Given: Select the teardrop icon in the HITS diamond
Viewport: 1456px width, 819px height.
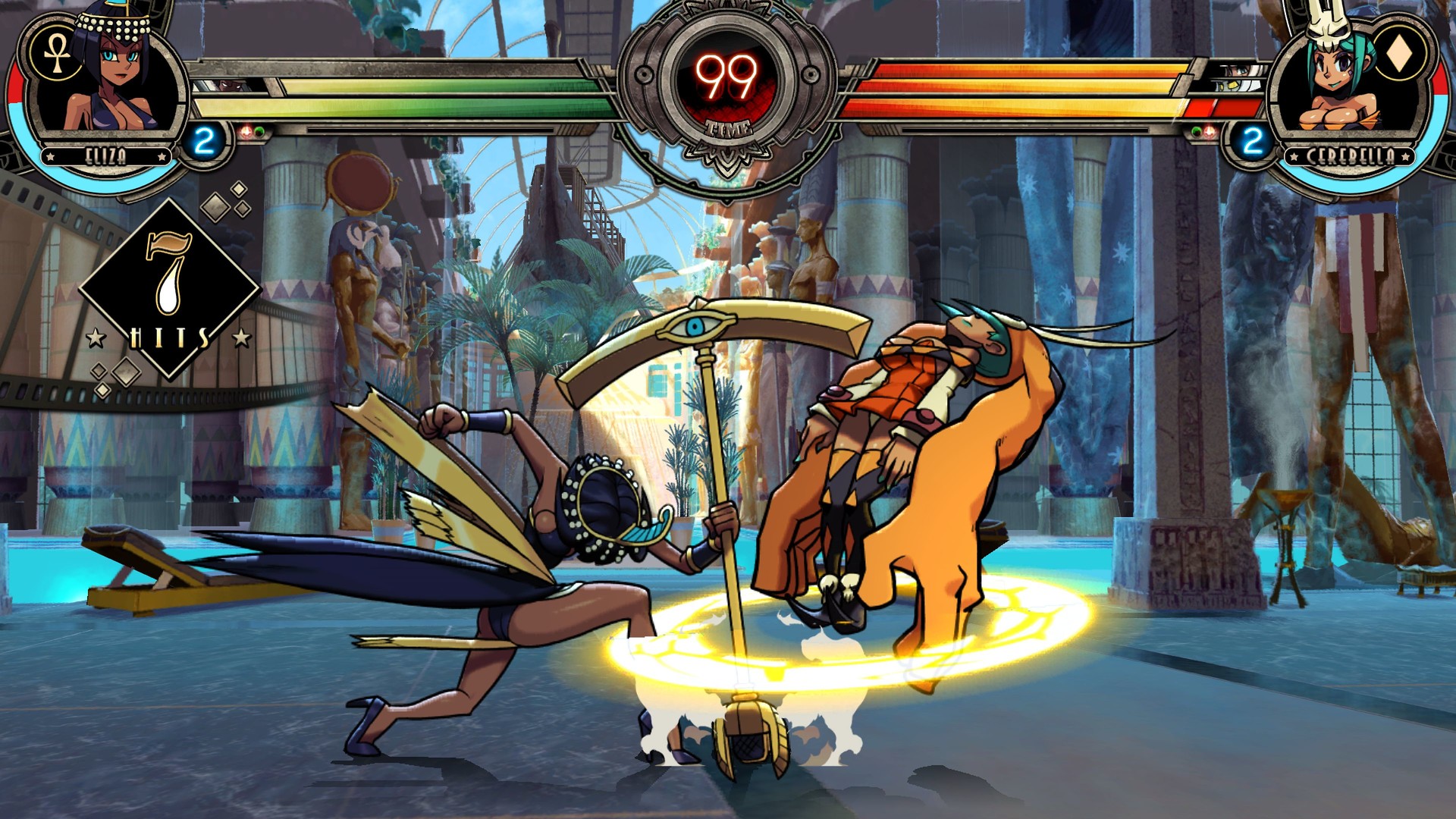Looking at the screenshot, I should [x=171, y=292].
